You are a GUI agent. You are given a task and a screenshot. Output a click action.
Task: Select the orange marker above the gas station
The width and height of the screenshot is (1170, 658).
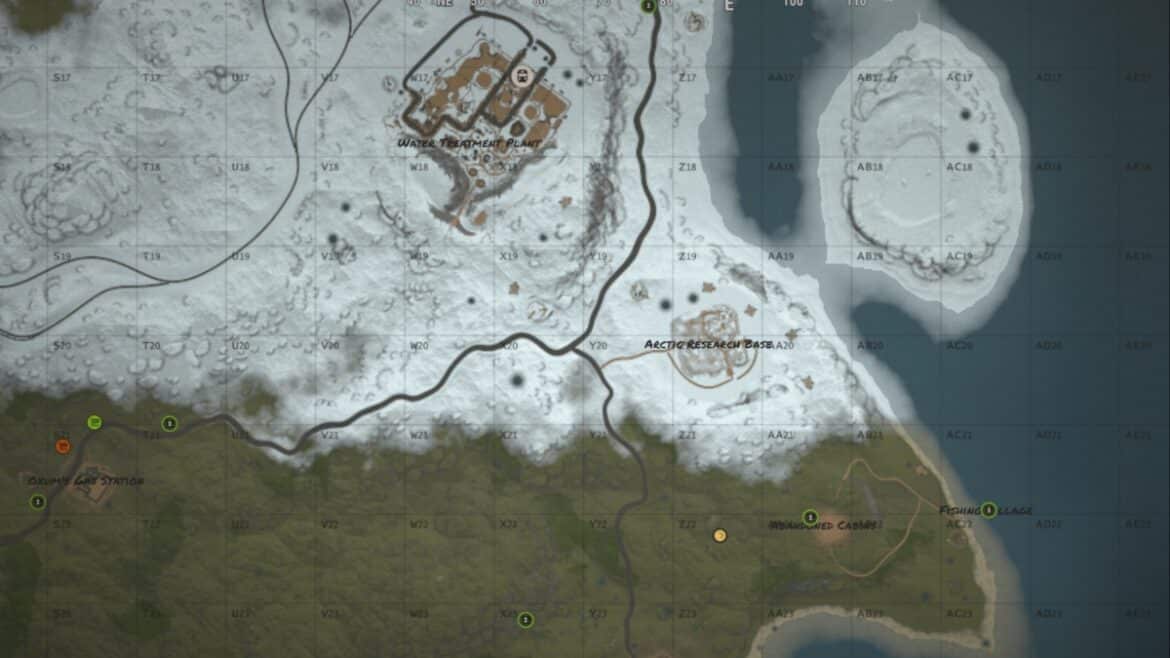(63, 446)
